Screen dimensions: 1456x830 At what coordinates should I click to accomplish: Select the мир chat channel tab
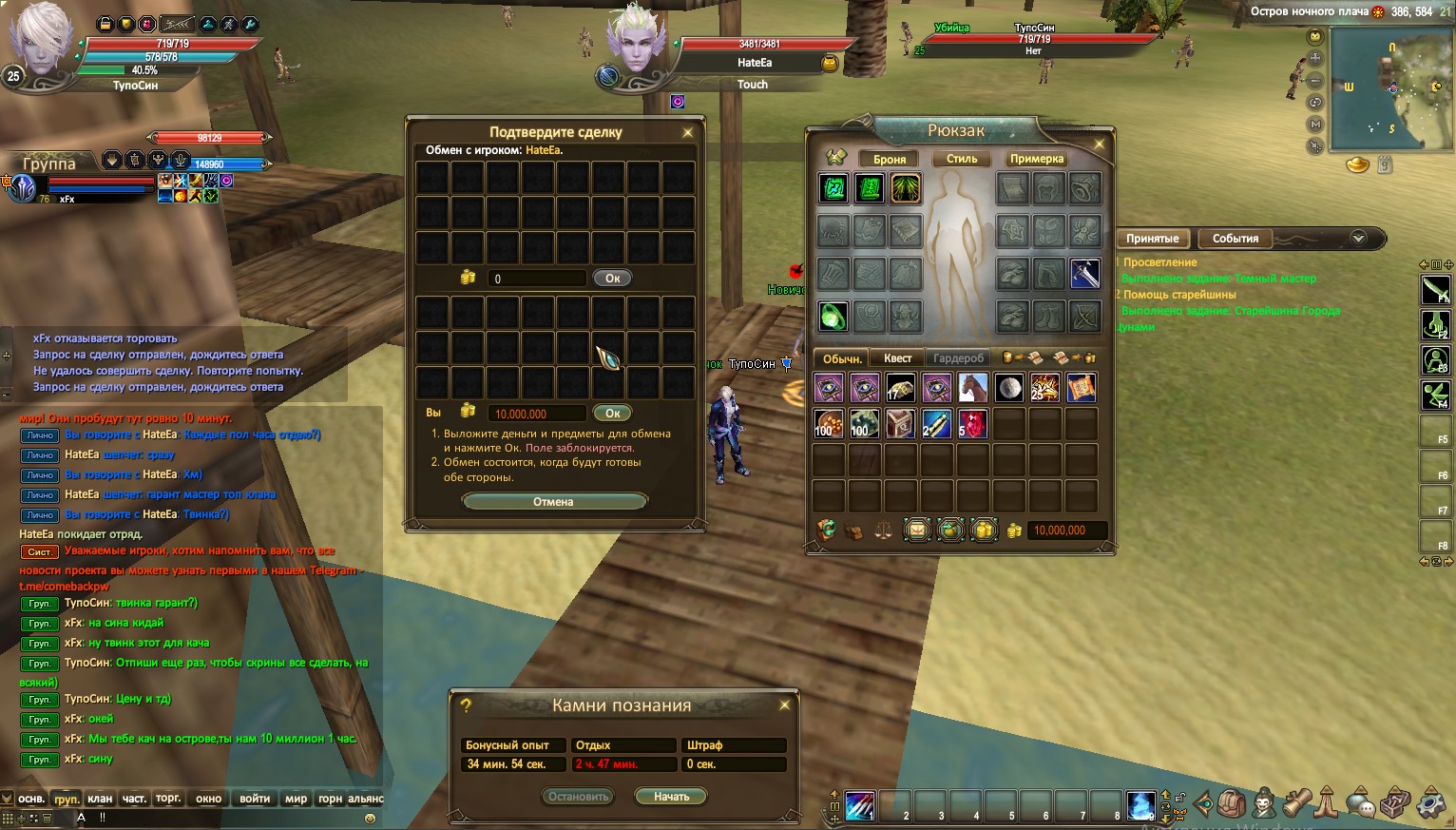tap(296, 799)
